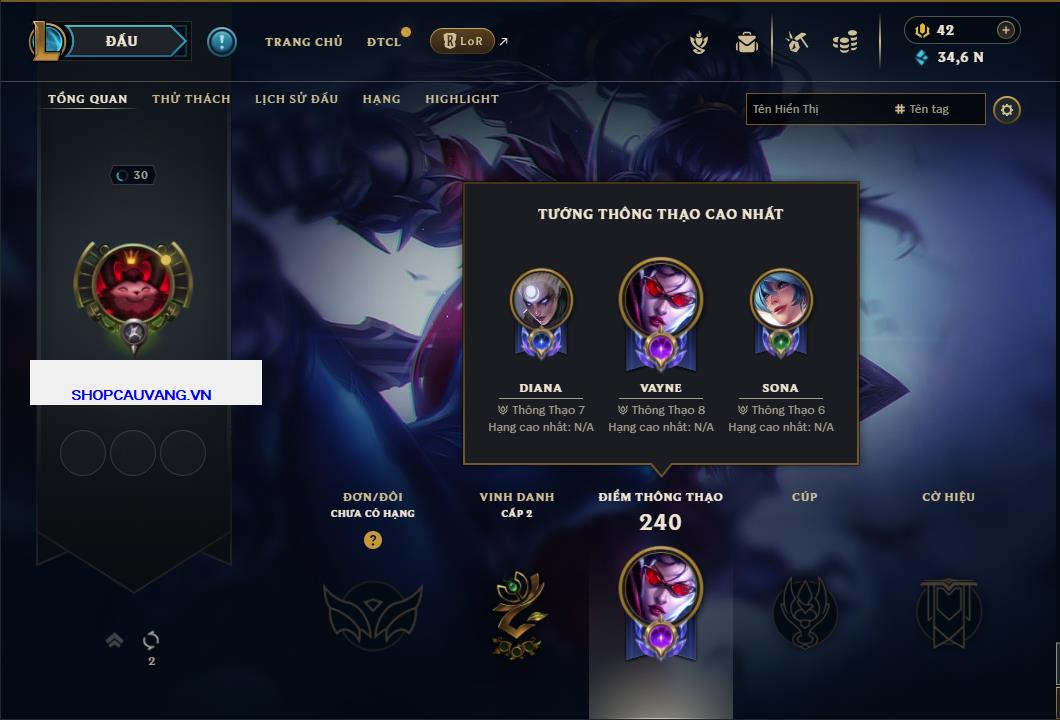
Task: Focus the Tên Hiển Thị search field
Action: click(815, 109)
